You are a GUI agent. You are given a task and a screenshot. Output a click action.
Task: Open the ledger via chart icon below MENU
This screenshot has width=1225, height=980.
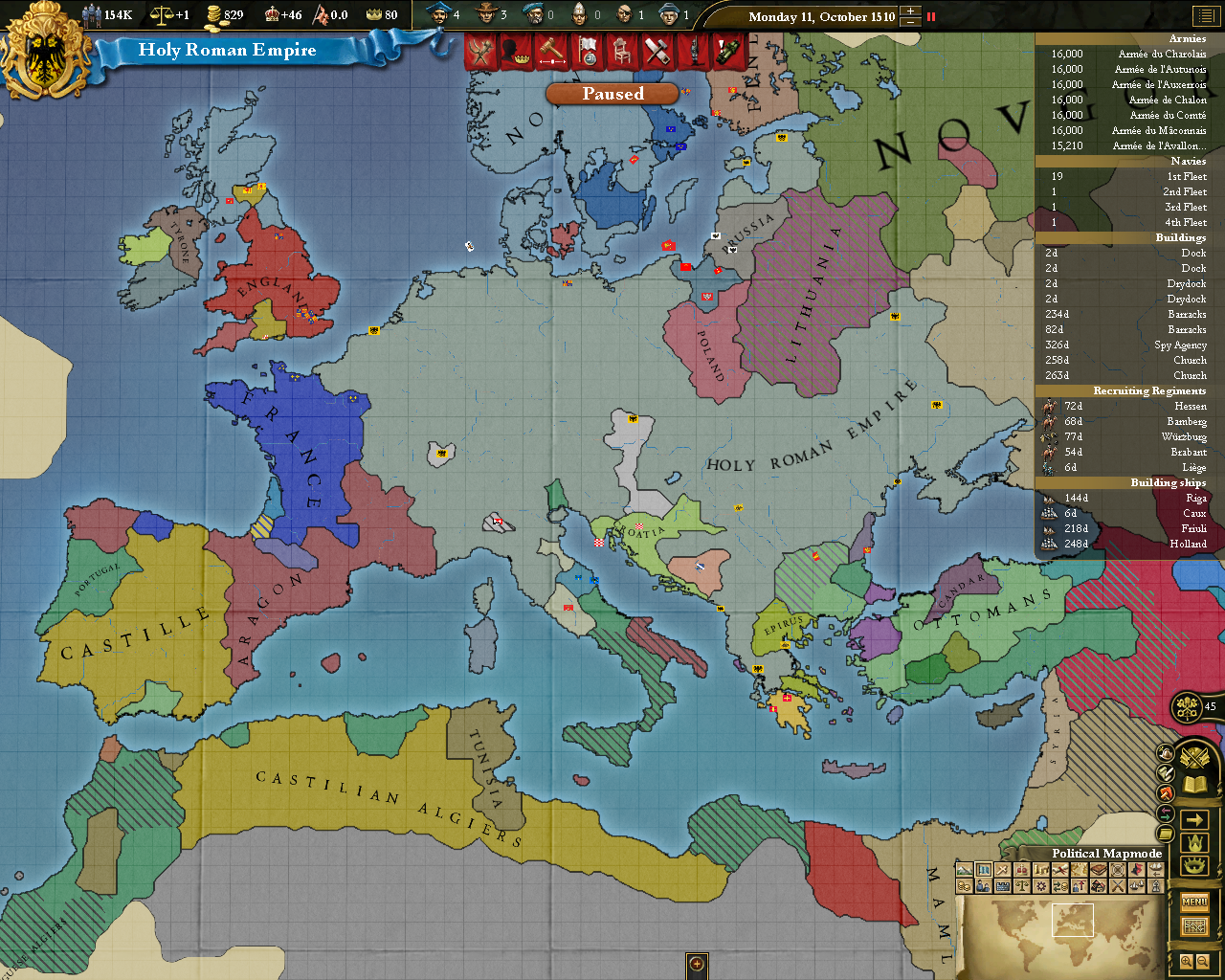[1195, 924]
